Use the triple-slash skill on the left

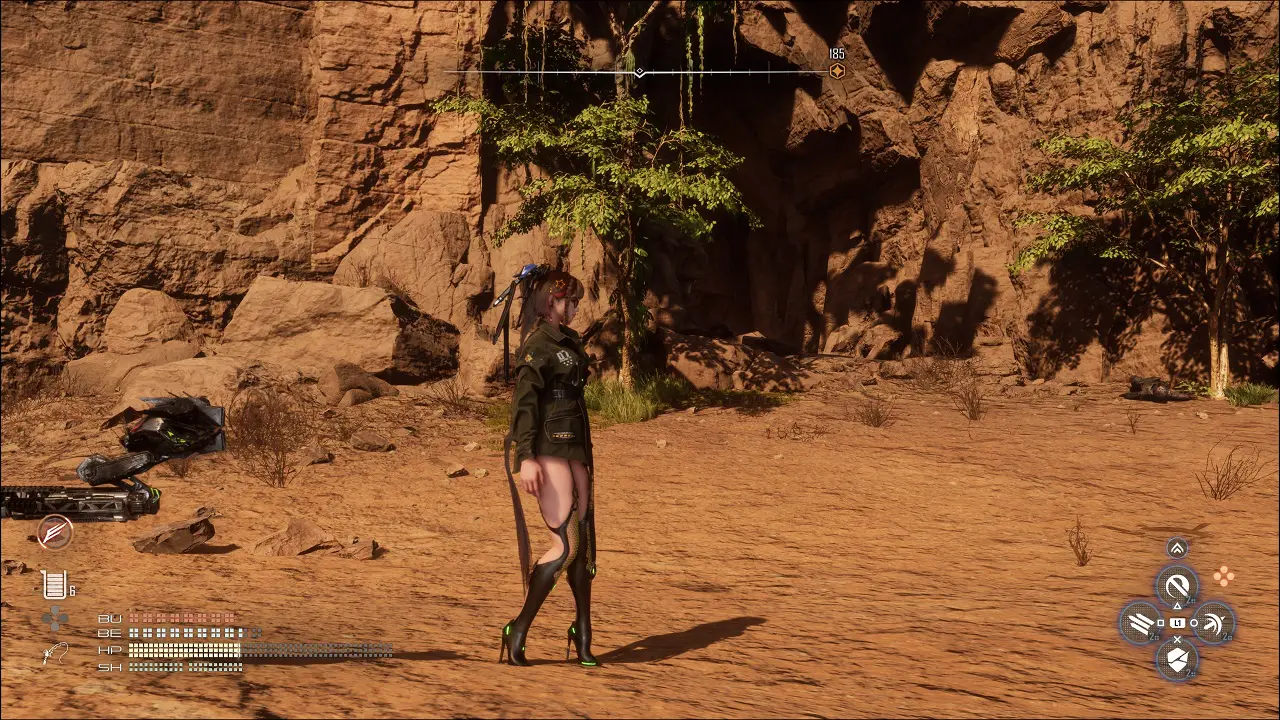pos(1140,624)
